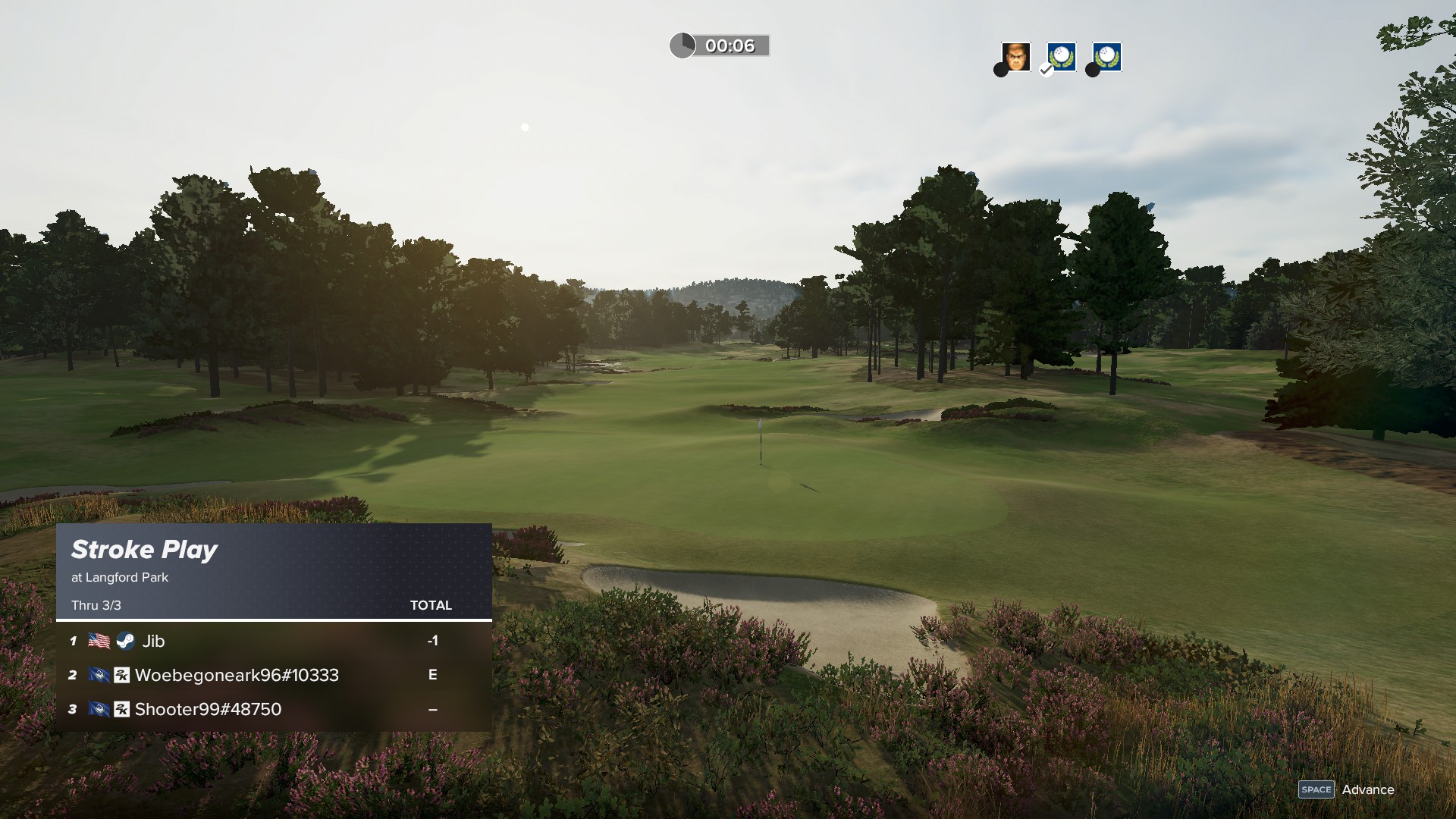This screenshot has height=819, width=1456.
Task: Open the golf ball avatar with checkmark
Action: click(x=1061, y=57)
